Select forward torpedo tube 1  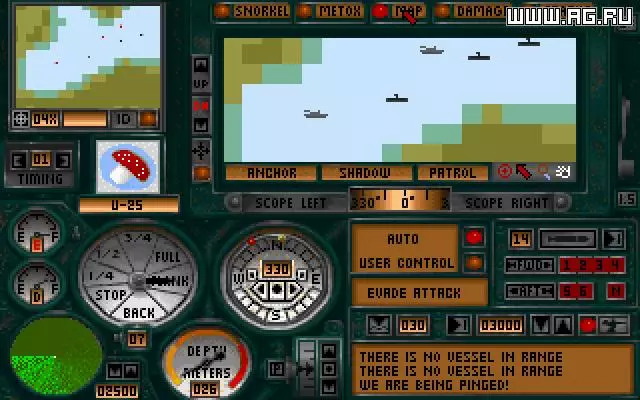[567, 265]
